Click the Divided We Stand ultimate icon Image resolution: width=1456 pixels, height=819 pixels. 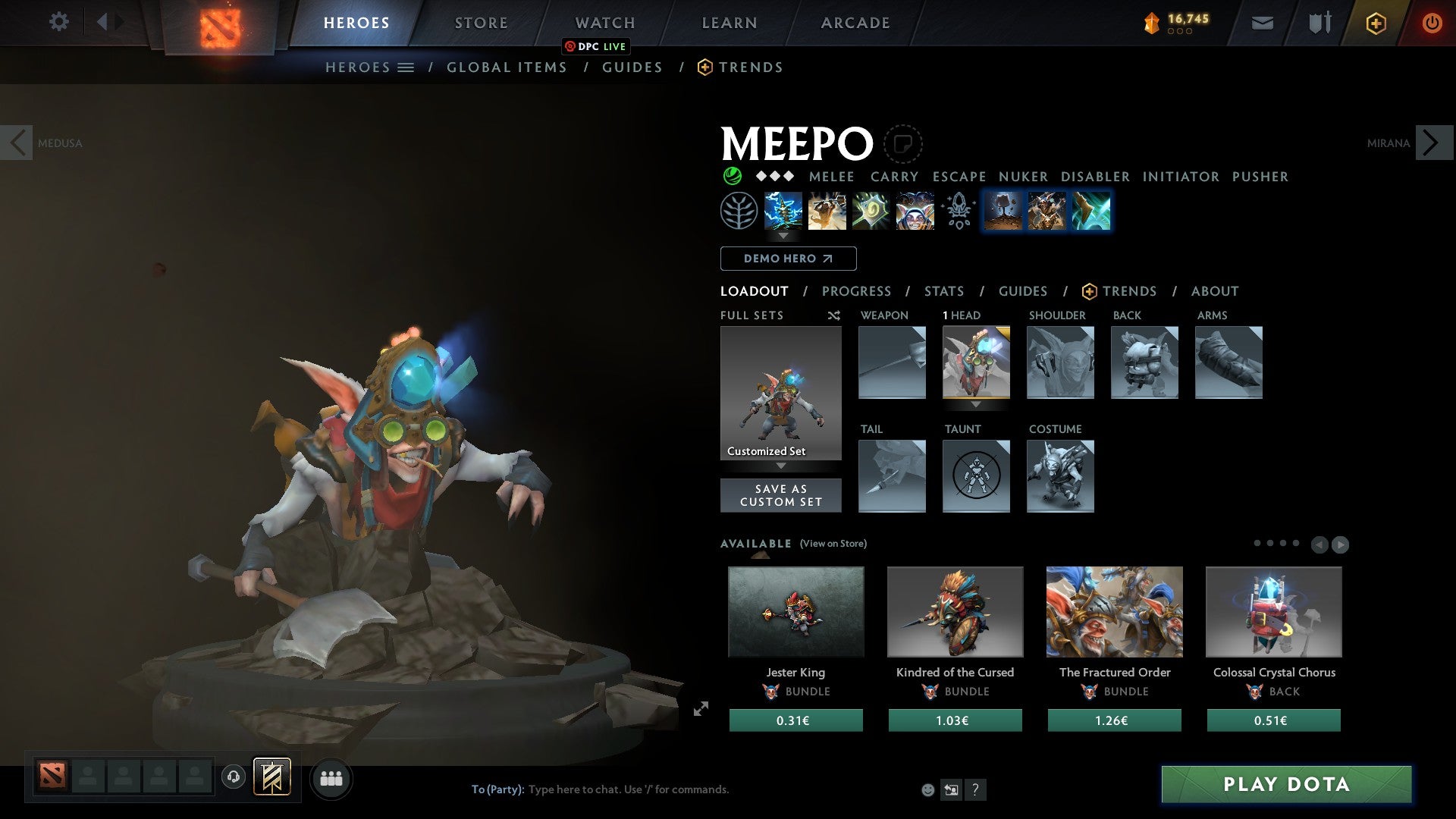915,211
